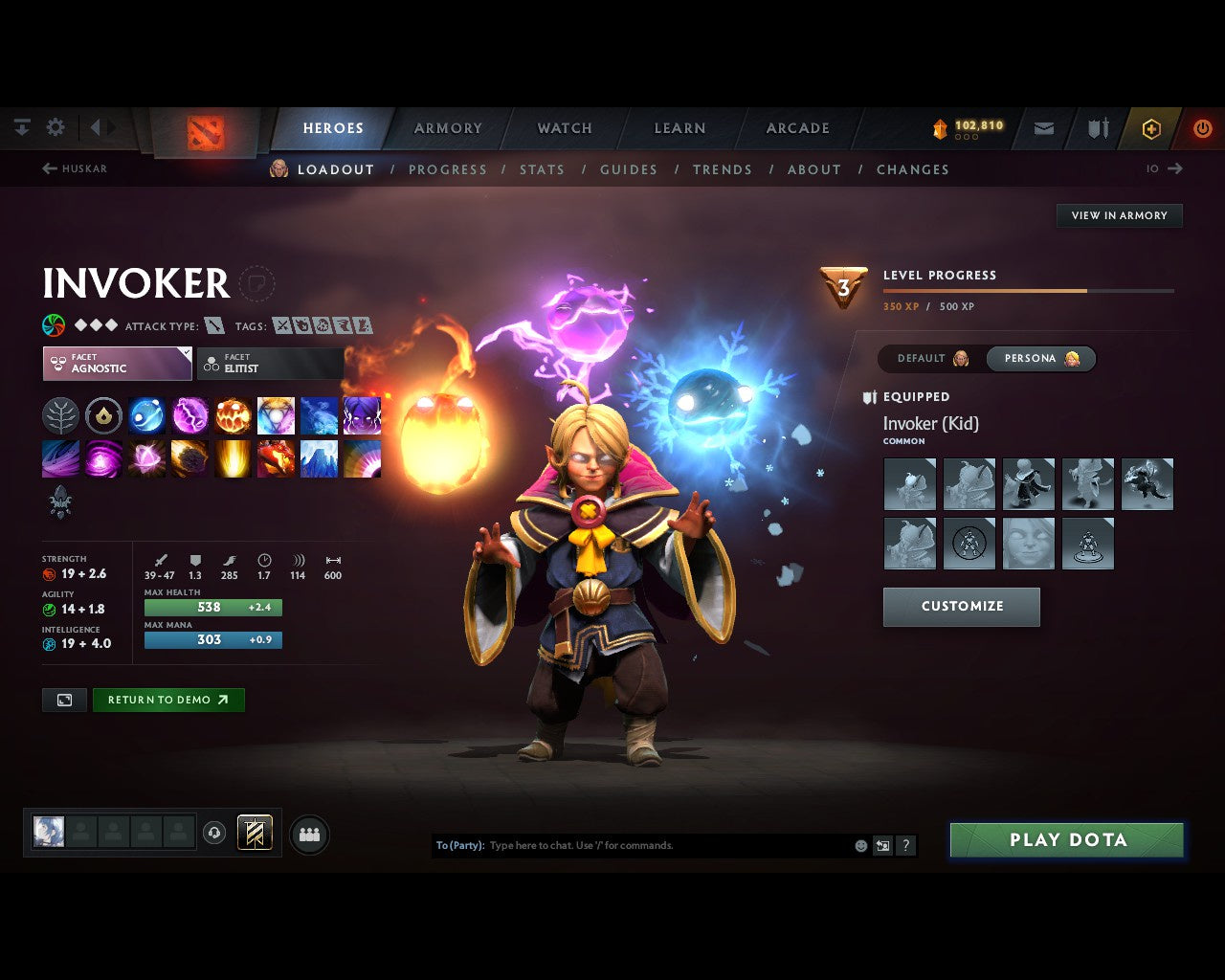Viewport: 1225px width, 980px height.
Task: Go to the Learn tab
Action: [x=679, y=128]
